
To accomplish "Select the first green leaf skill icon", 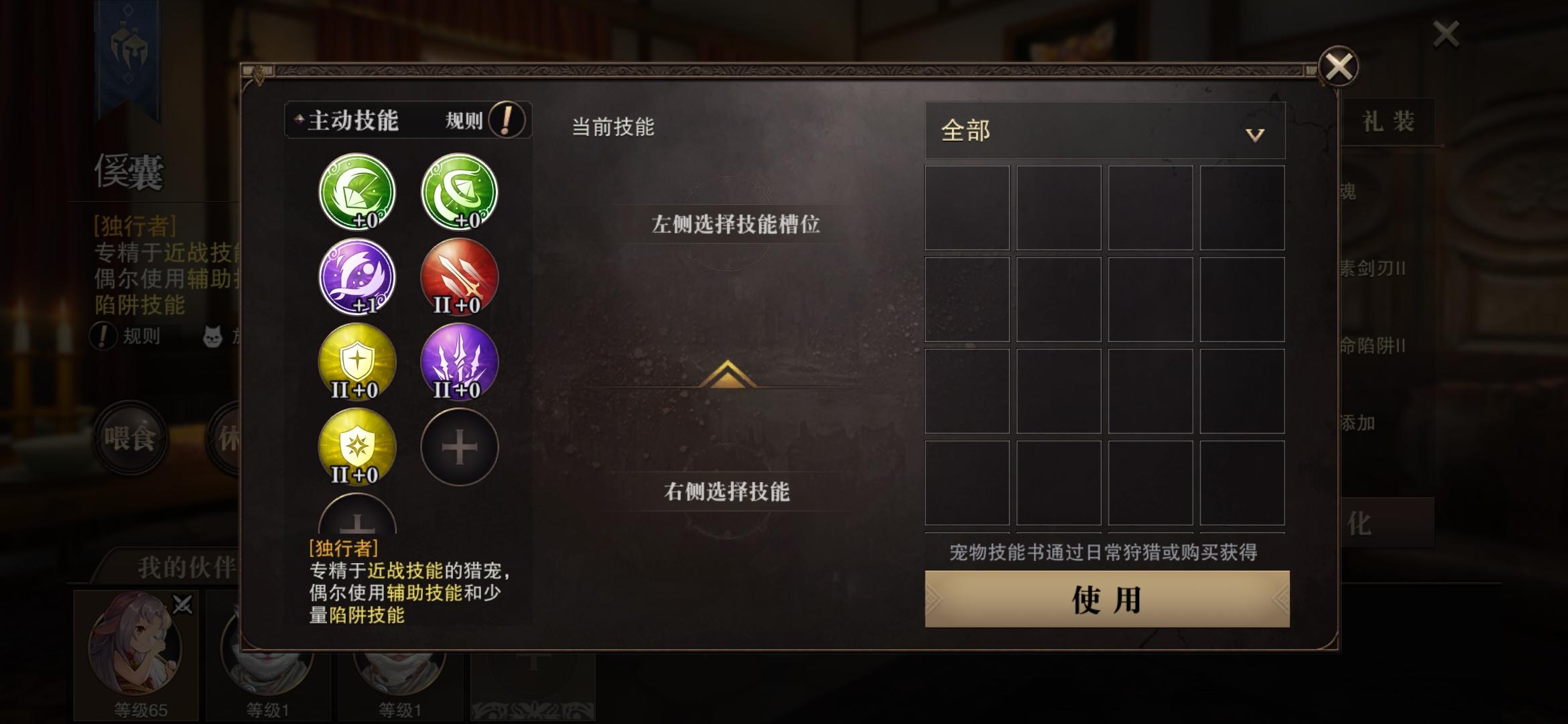I will pyautogui.click(x=356, y=192).
